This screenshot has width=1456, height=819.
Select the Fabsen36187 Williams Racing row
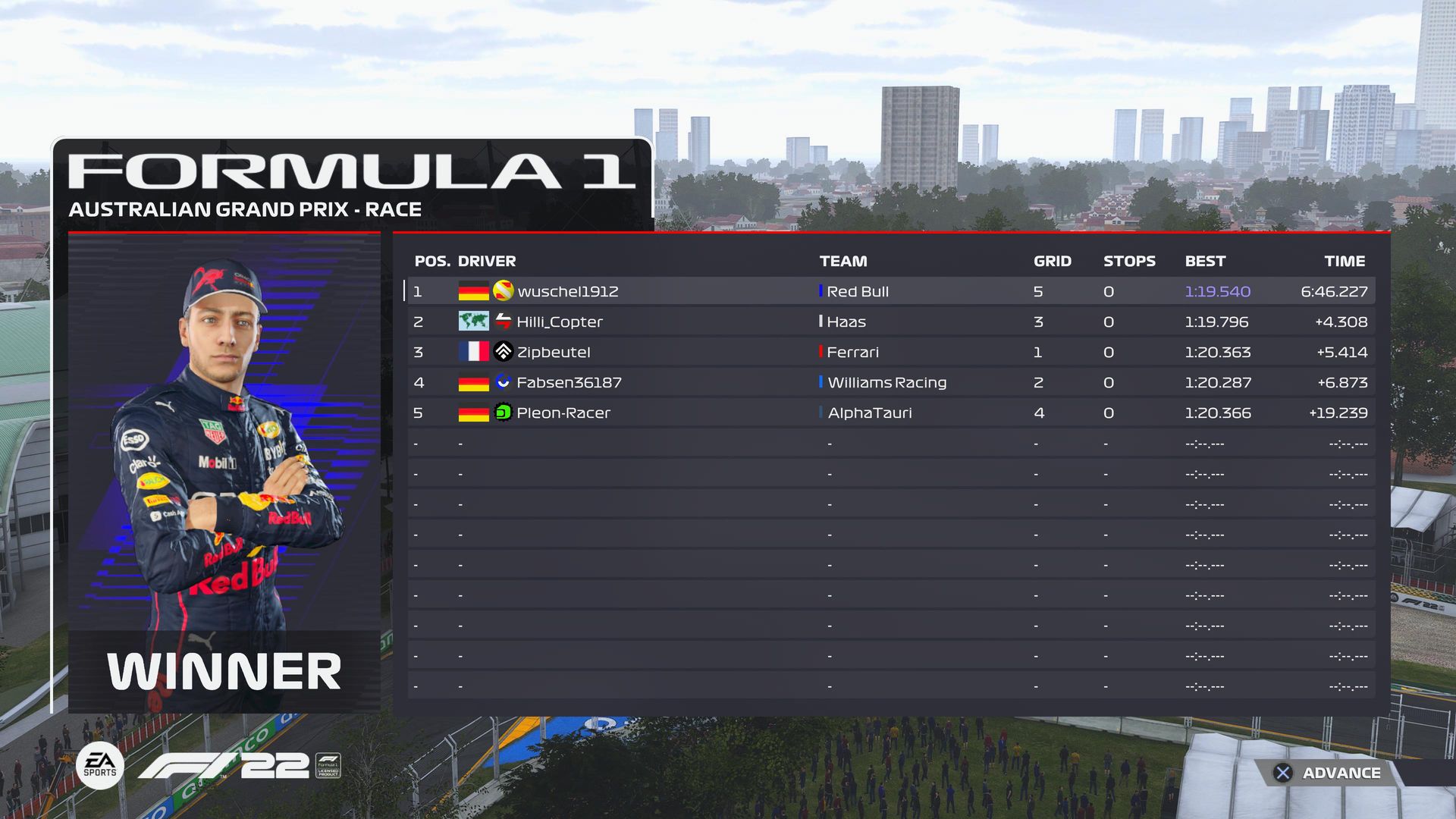[x=890, y=382]
